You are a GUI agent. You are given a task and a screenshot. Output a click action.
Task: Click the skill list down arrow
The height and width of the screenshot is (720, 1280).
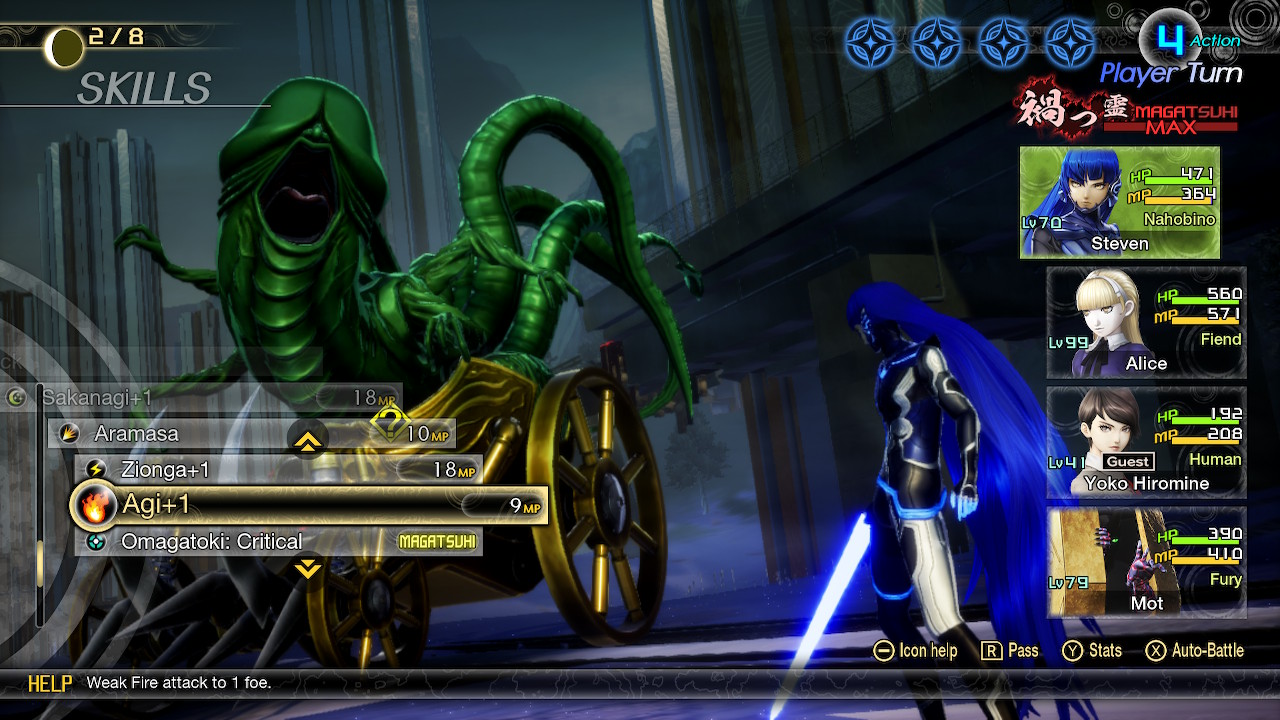point(308,569)
